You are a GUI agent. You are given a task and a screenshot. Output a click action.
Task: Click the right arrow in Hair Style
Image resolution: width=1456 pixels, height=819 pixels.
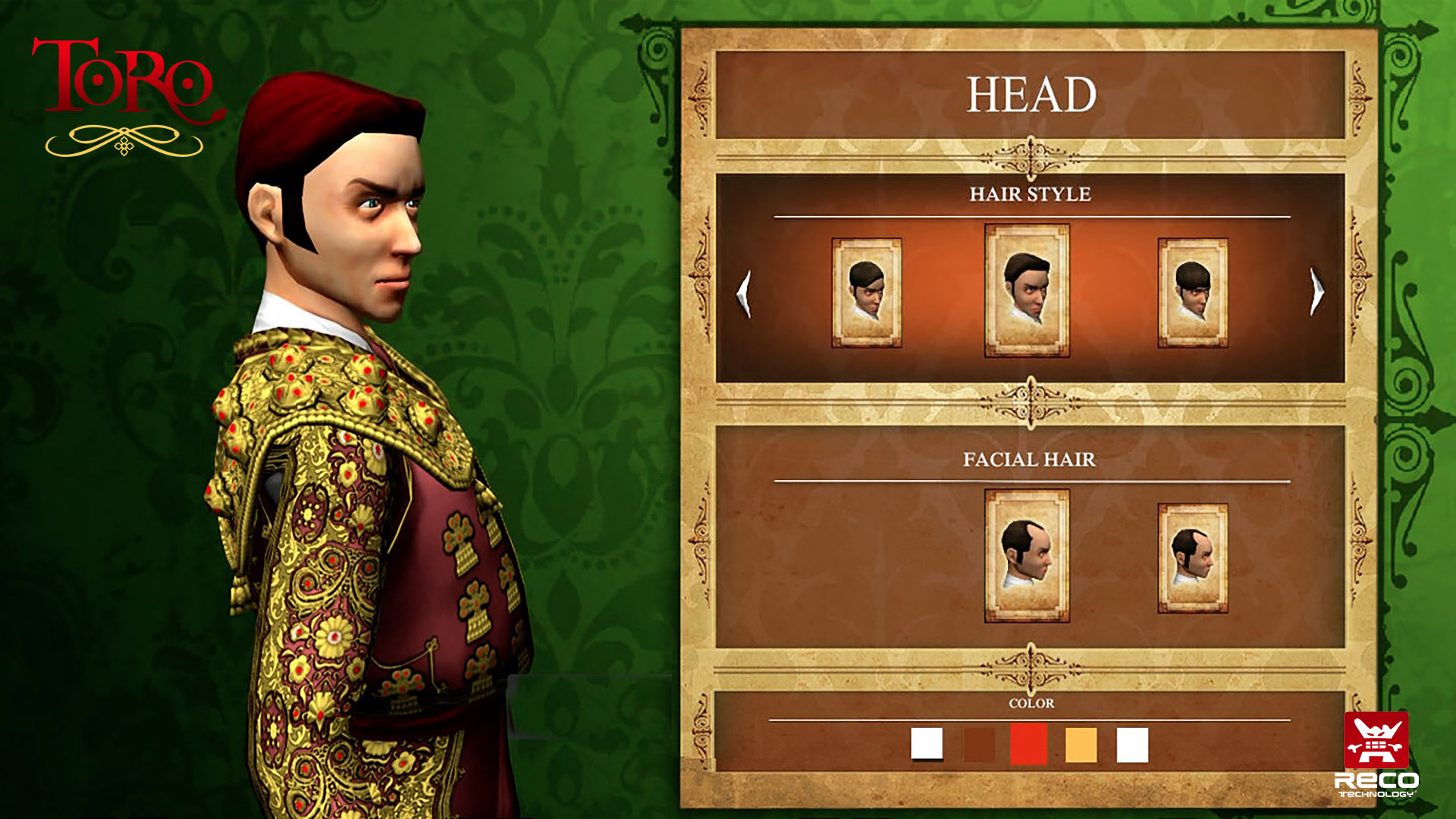tap(1316, 292)
